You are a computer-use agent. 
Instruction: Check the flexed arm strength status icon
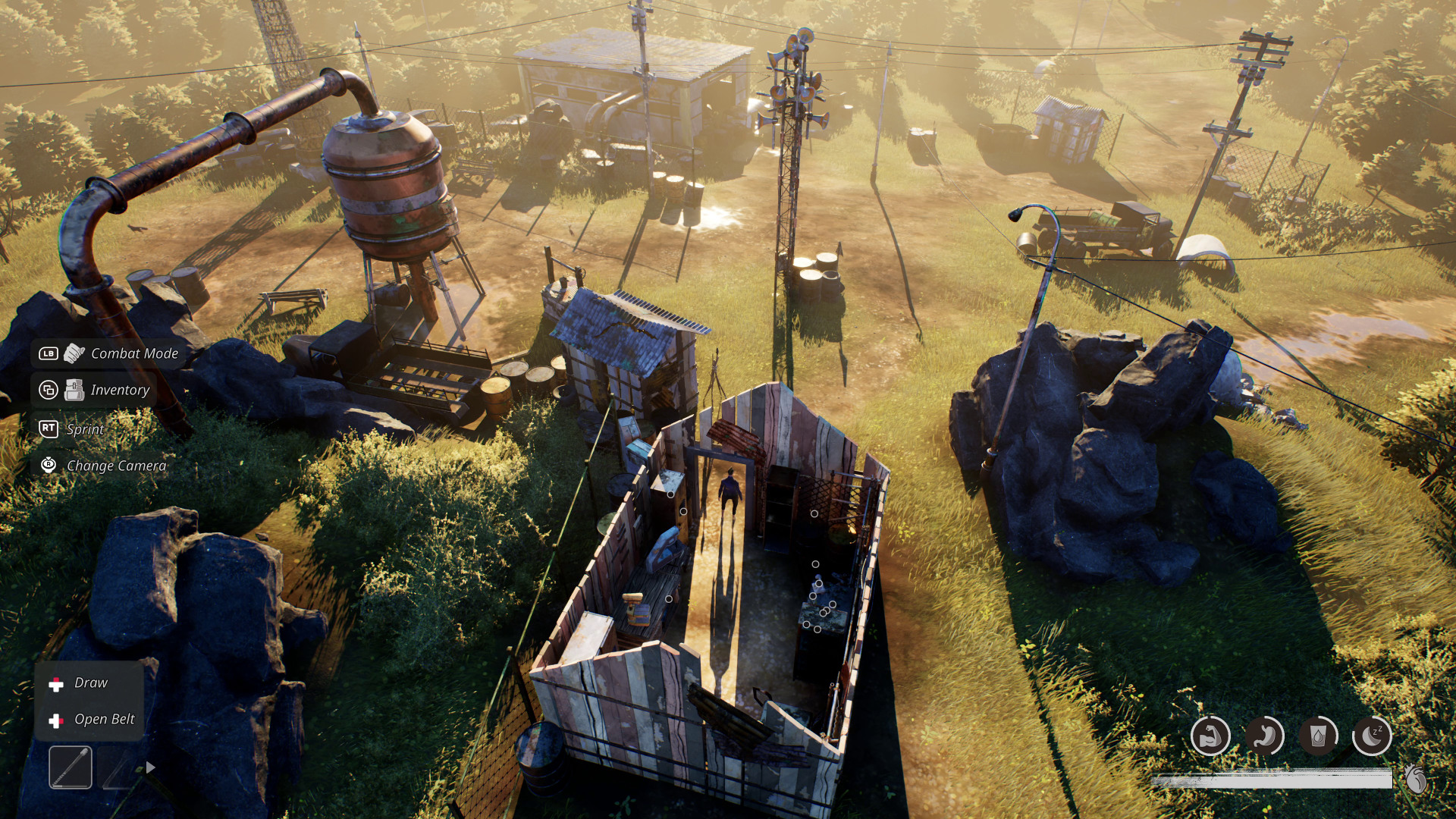(1210, 736)
